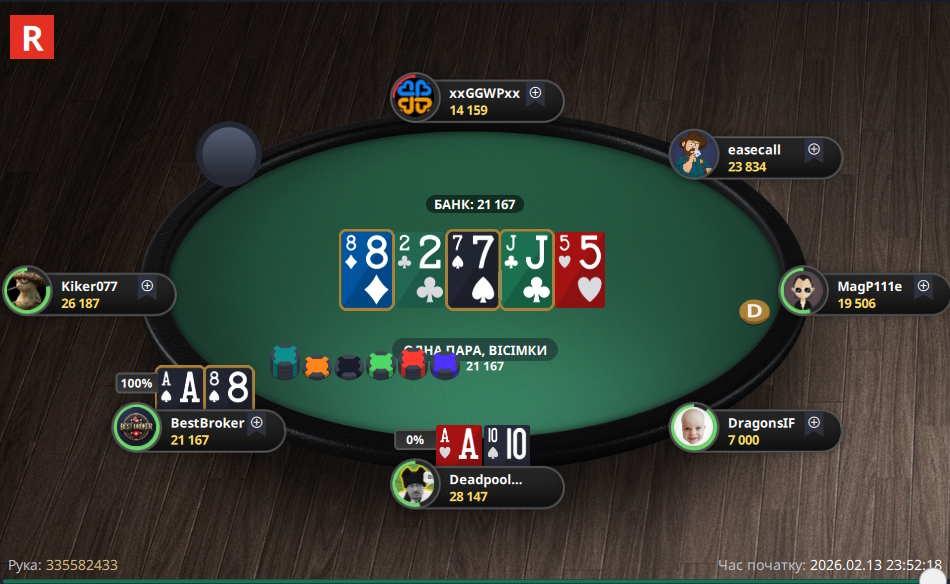
Task: Select xxGGWPxx player avatar
Action: click(x=414, y=98)
